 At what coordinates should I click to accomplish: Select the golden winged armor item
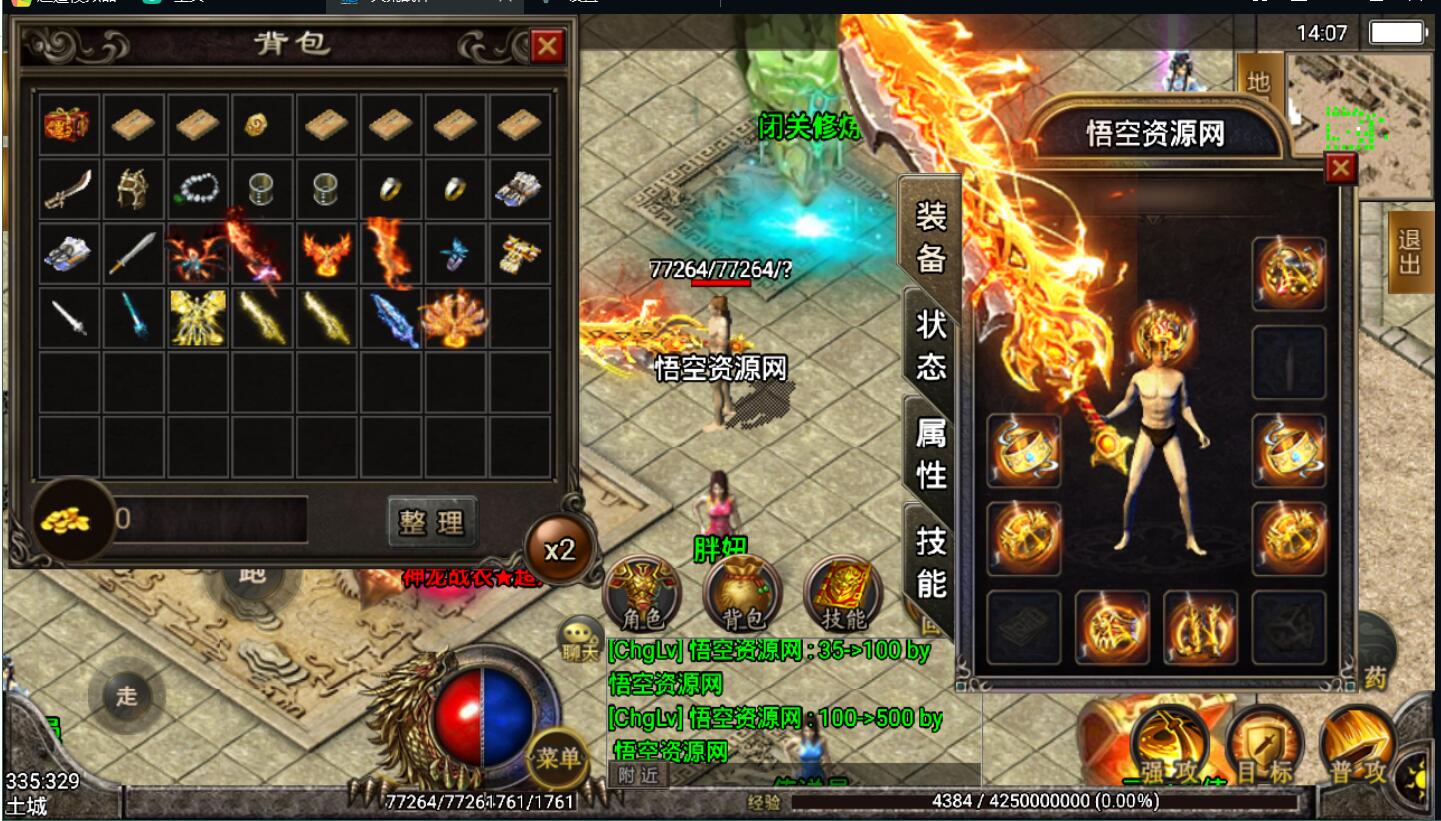(196, 318)
